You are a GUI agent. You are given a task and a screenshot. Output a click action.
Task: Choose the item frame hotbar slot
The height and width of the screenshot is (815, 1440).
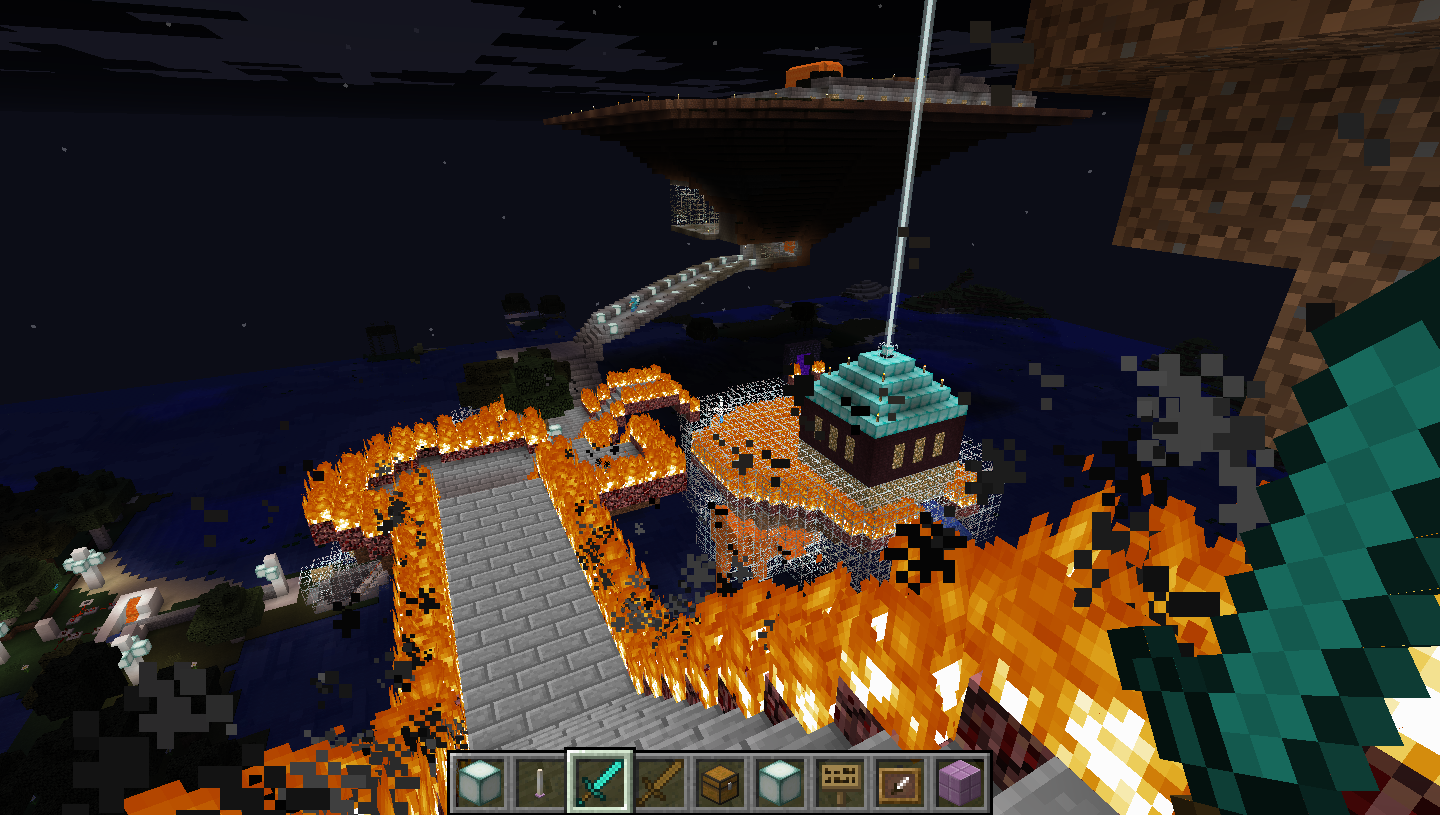pos(900,781)
